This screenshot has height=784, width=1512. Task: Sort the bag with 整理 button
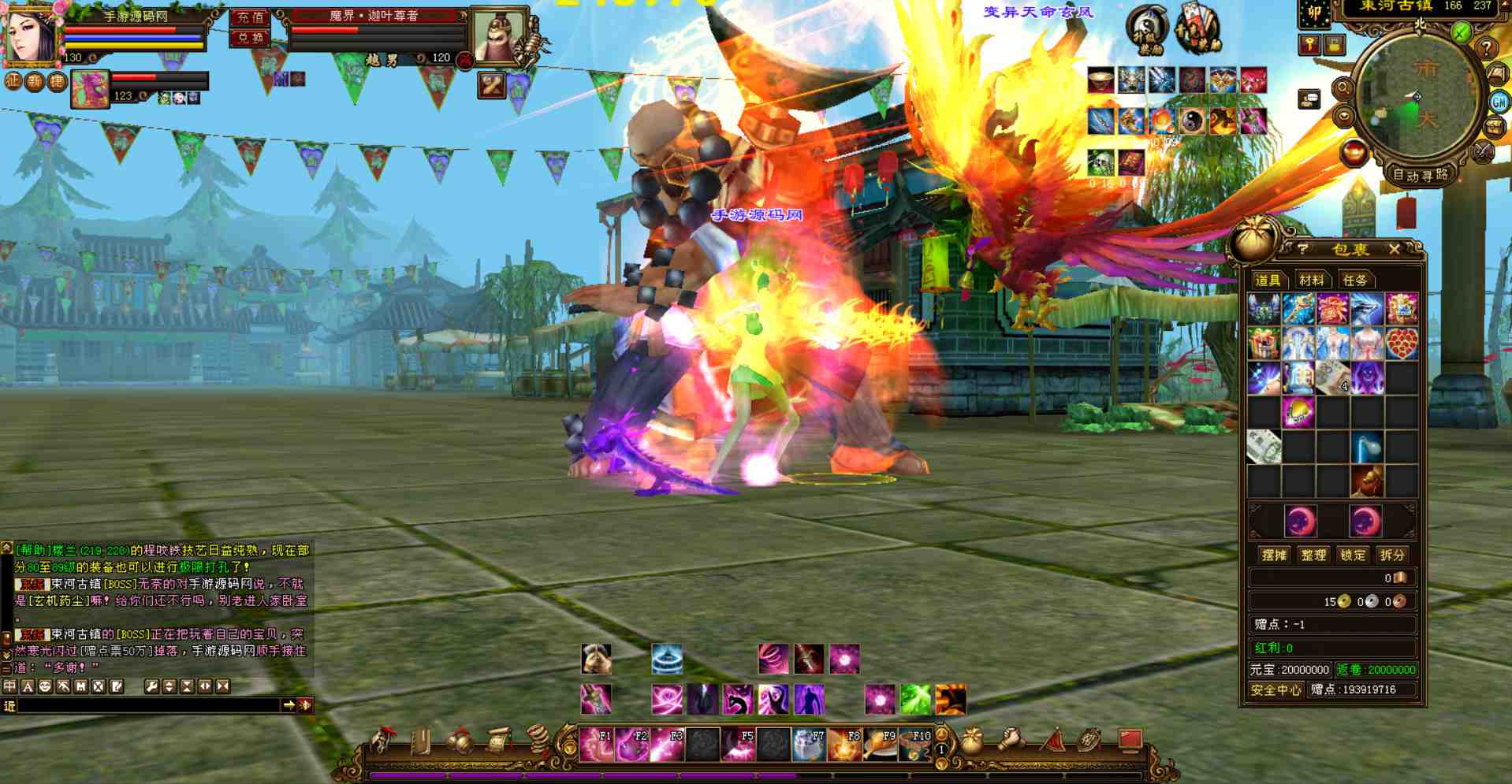tap(1313, 555)
